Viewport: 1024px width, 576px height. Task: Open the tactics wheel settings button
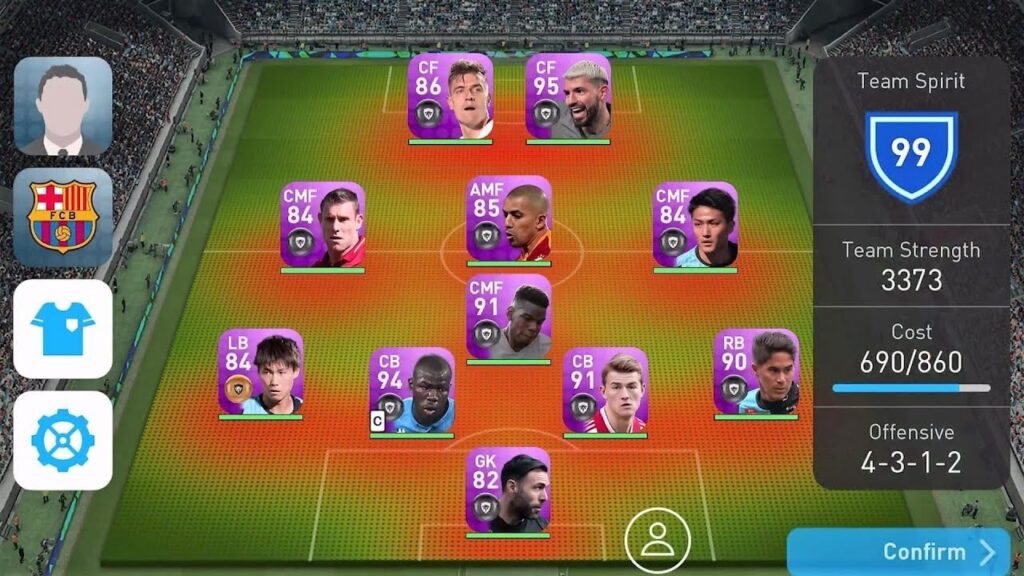point(62,440)
